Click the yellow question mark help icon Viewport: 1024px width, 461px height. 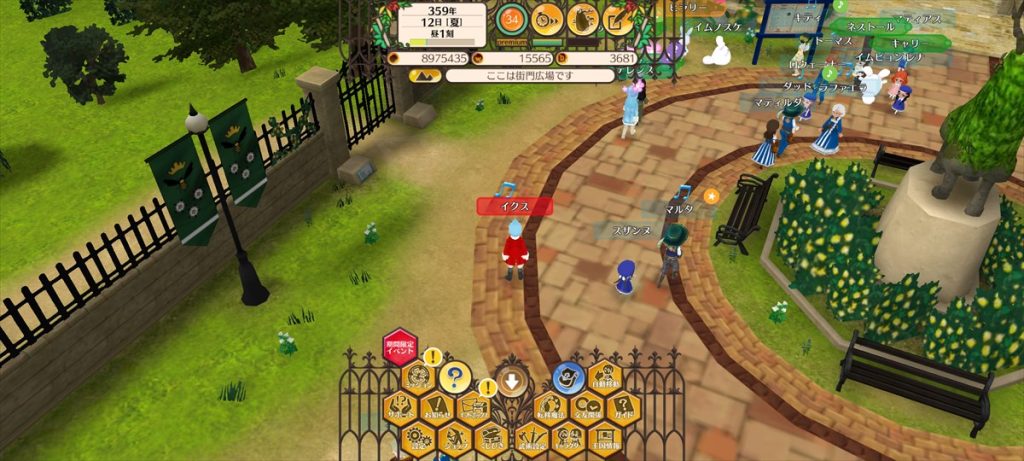click(x=454, y=376)
